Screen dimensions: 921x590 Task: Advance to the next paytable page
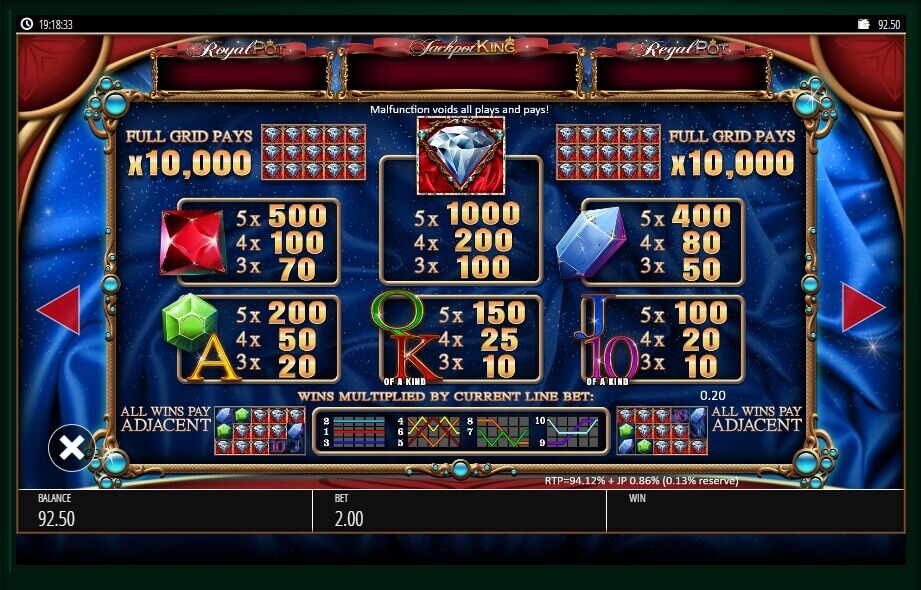pos(862,308)
